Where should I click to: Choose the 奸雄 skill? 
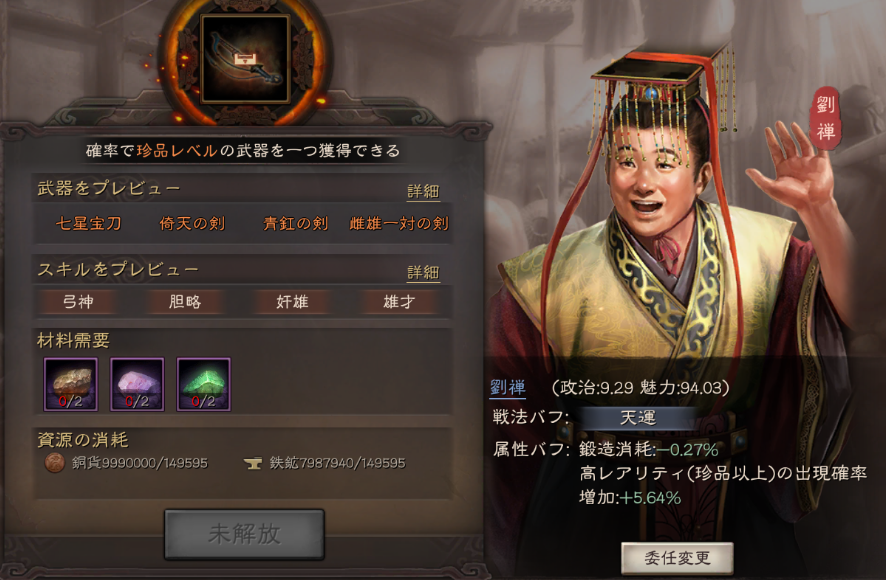[x=292, y=301]
